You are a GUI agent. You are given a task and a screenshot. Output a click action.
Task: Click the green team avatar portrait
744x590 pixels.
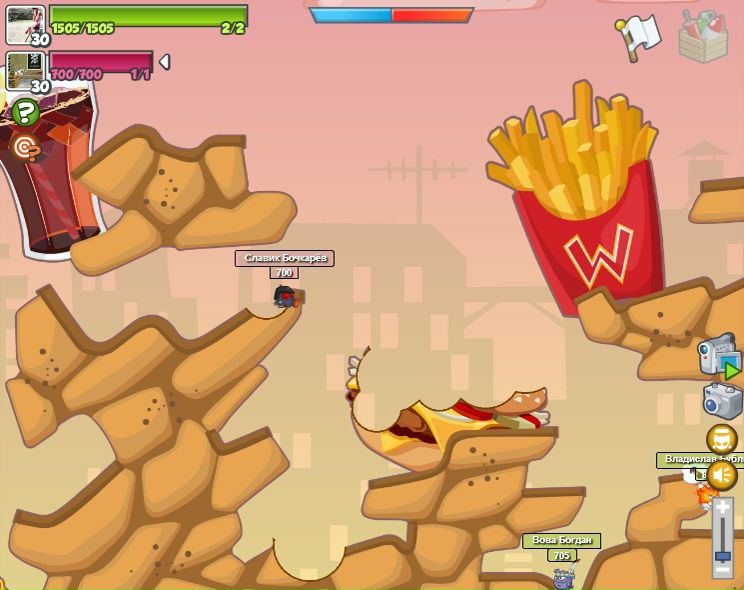click(23, 22)
